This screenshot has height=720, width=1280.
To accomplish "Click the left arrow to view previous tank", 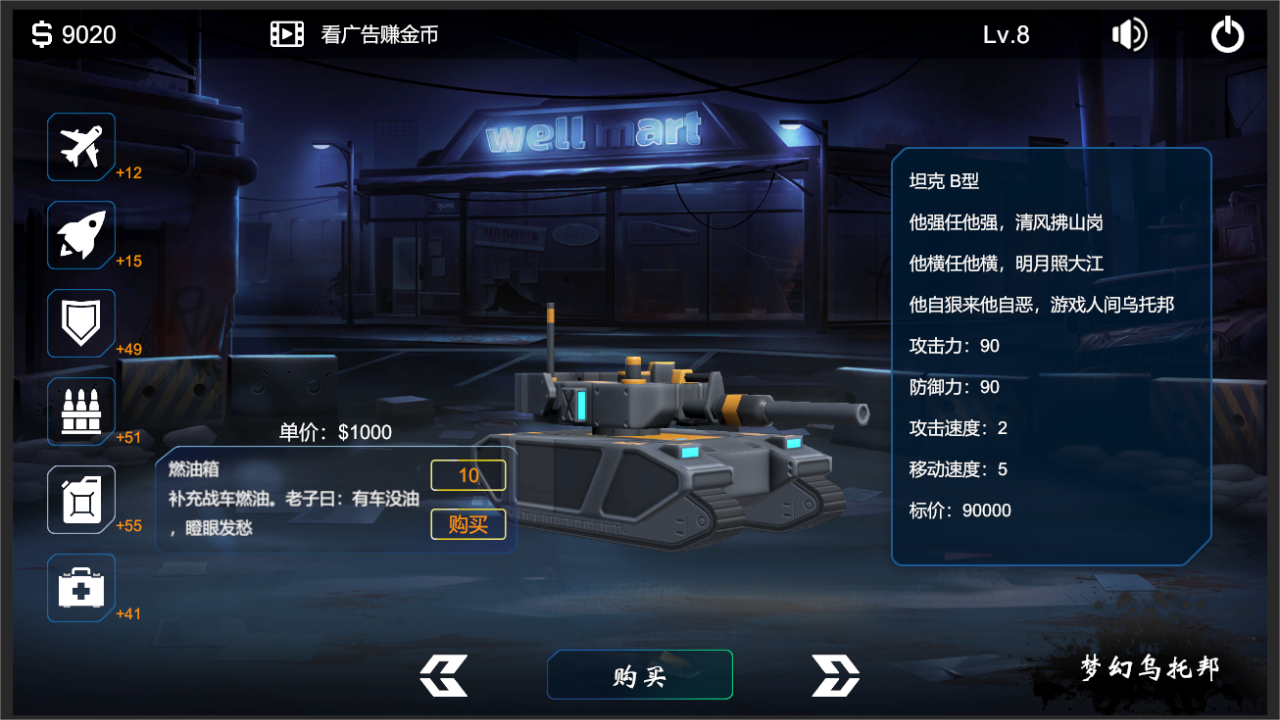I will tap(444, 676).
